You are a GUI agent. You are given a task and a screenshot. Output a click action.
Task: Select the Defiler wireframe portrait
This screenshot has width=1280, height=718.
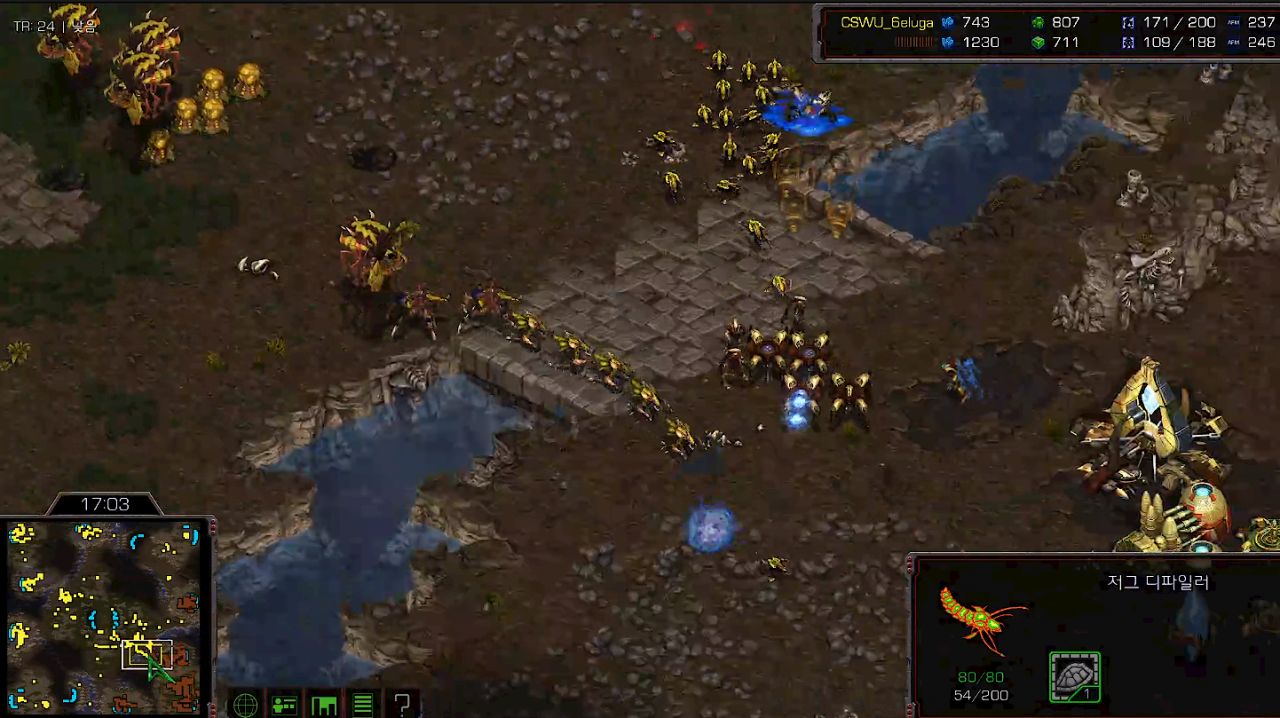[x=980, y=616]
